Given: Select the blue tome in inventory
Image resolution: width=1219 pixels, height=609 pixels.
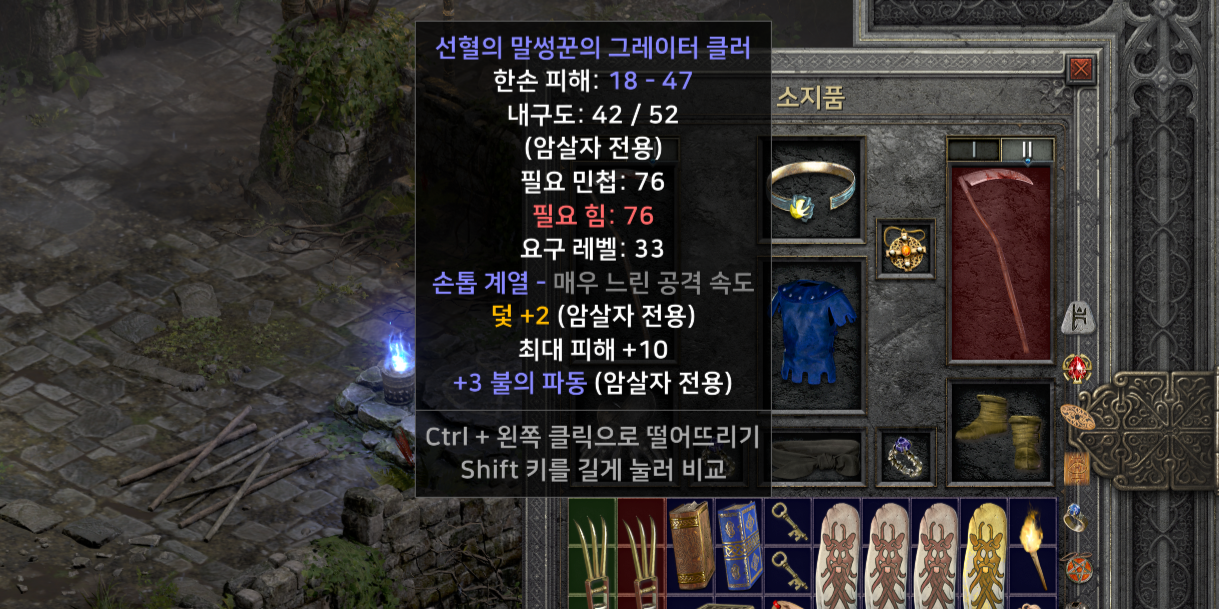Looking at the screenshot, I should [x=739, y=546].
